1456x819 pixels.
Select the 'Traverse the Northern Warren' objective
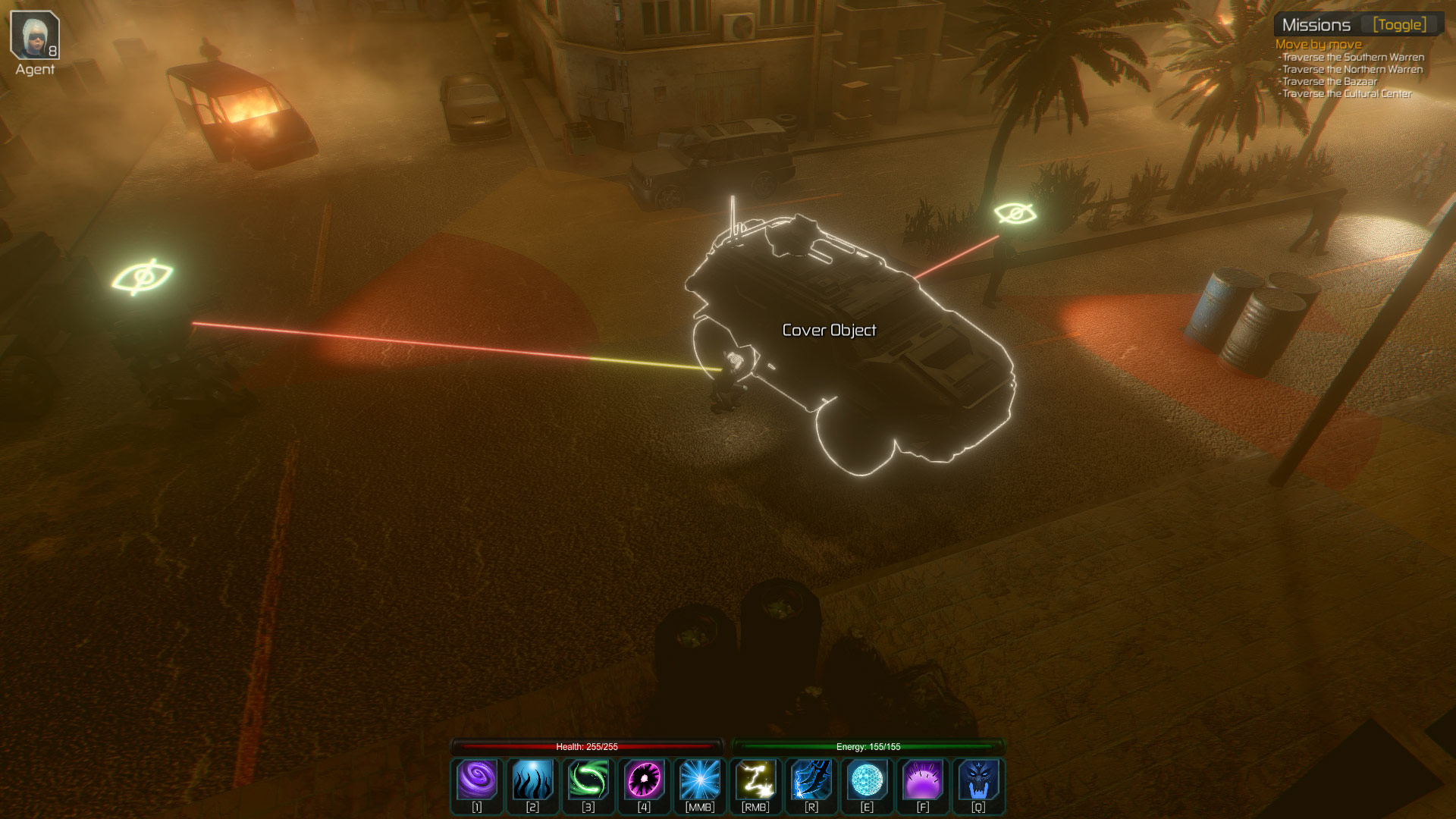click(x=1352, y=69)
